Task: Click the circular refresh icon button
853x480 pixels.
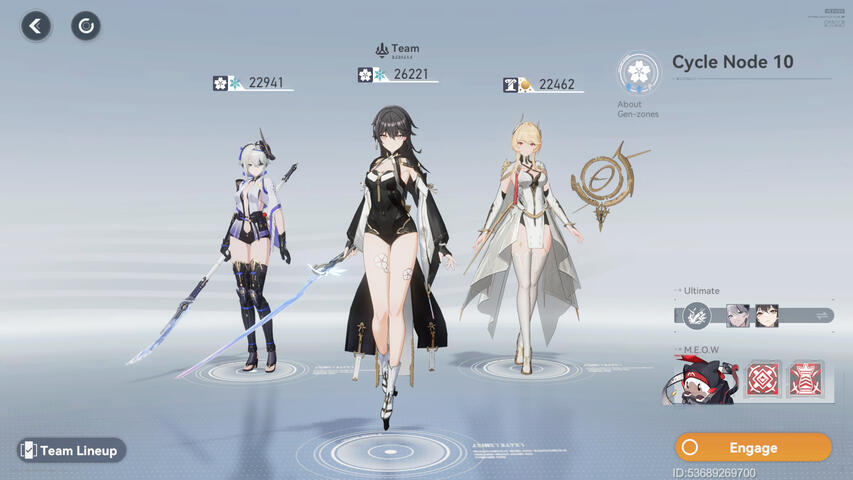Action: tap(86, 26)
